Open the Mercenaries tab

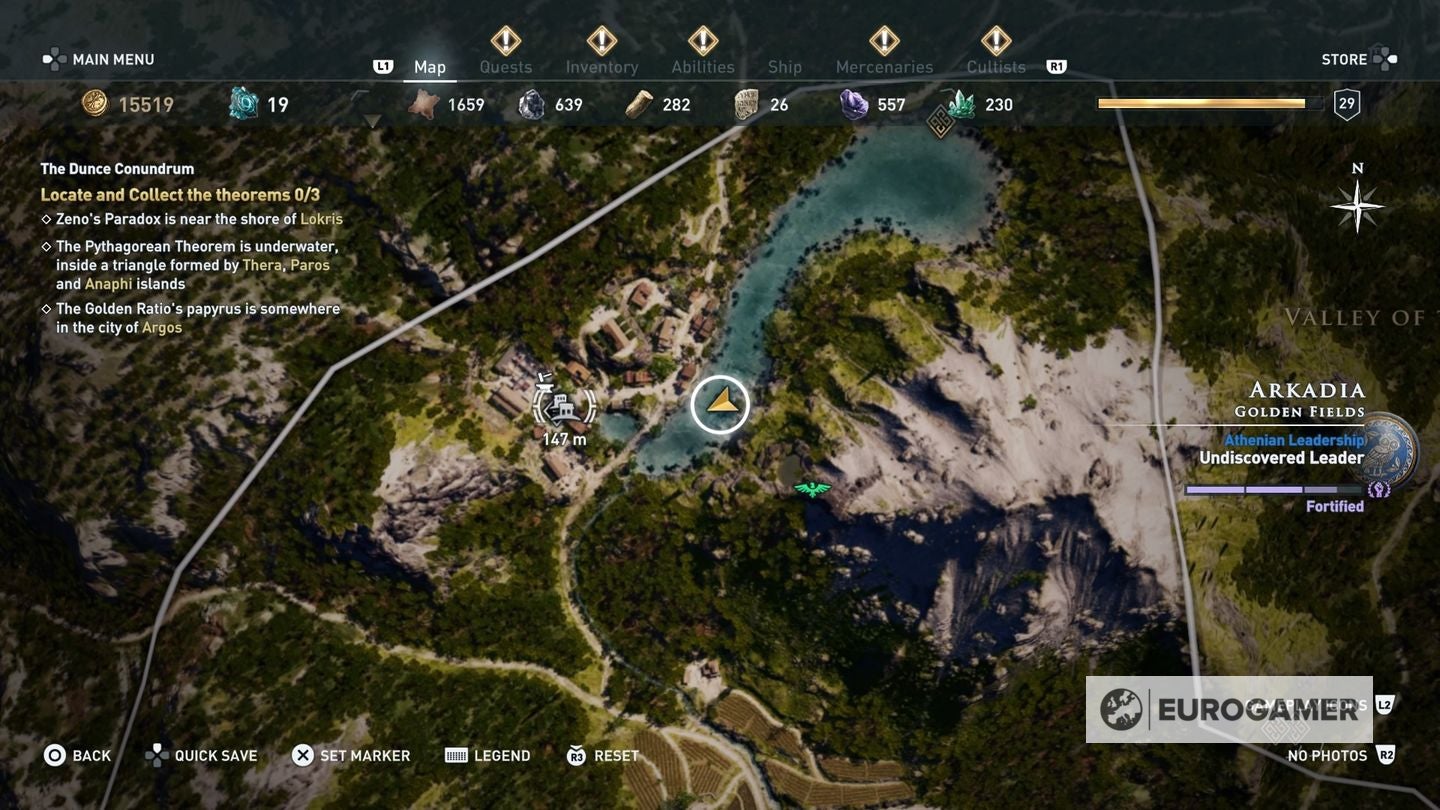point(884,66)
